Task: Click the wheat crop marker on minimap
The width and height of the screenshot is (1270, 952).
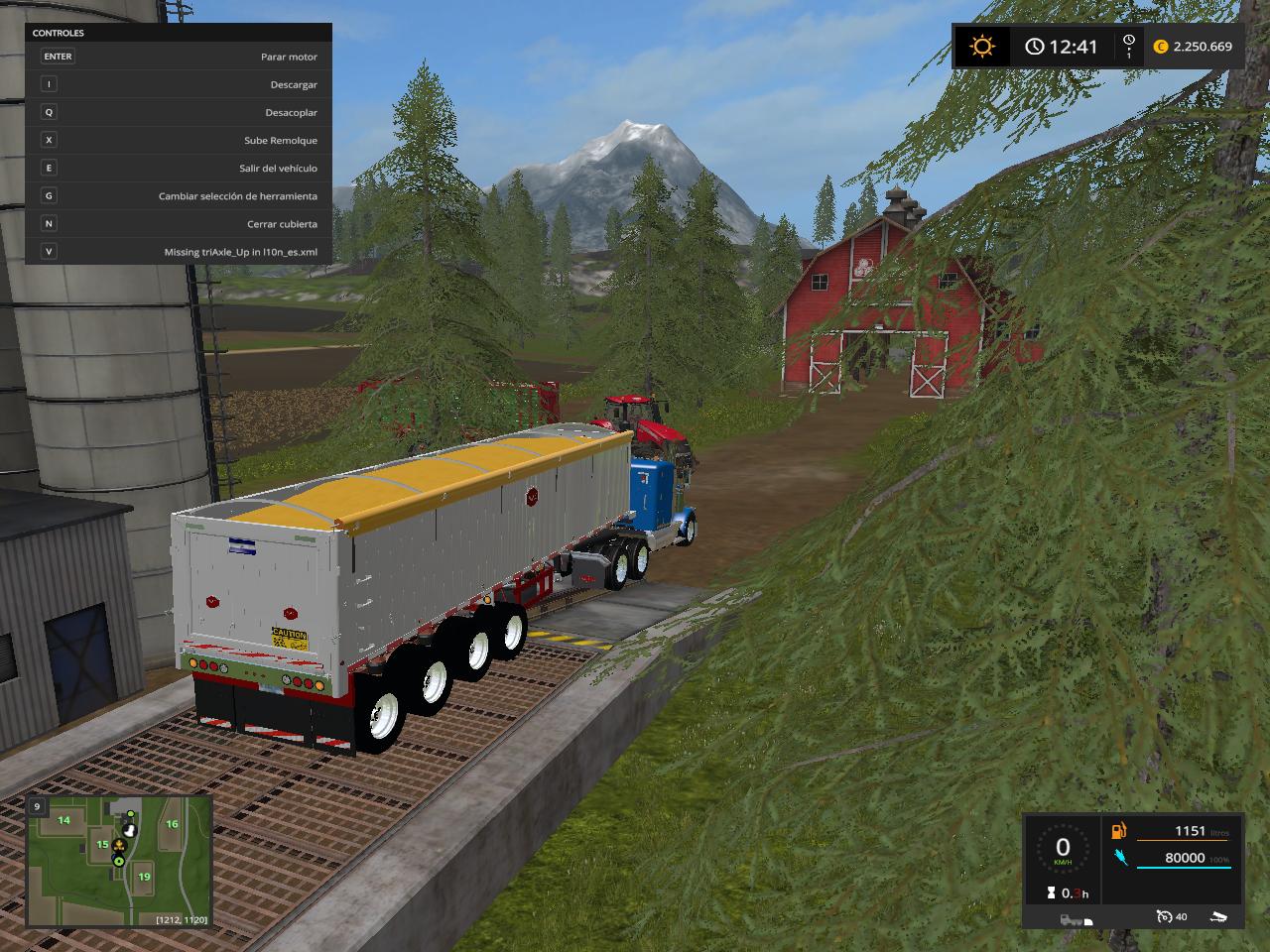Action: pyautogui.click(x=119, y=846)
